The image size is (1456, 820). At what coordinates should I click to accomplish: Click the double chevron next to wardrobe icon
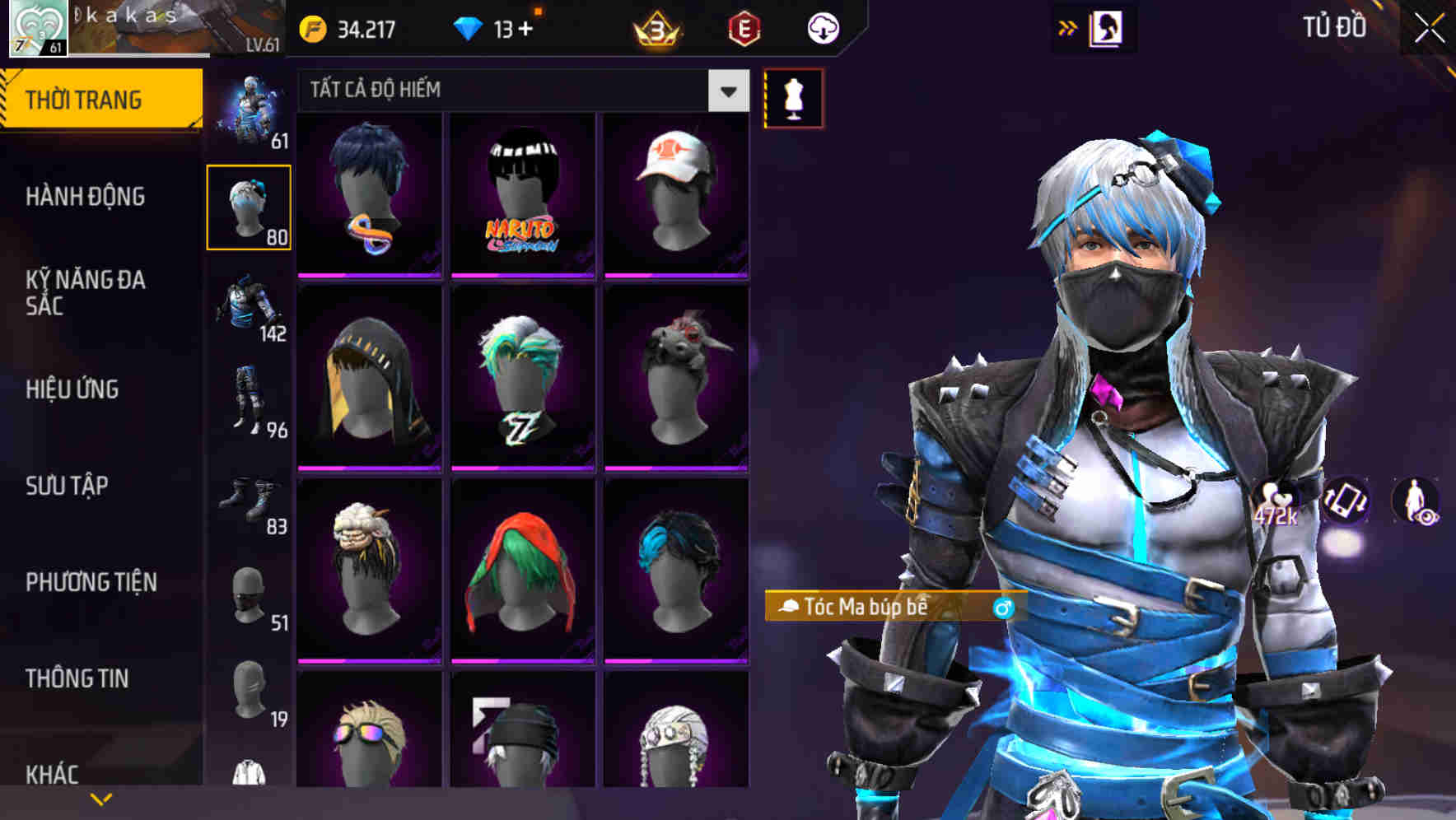(1066, 27)
